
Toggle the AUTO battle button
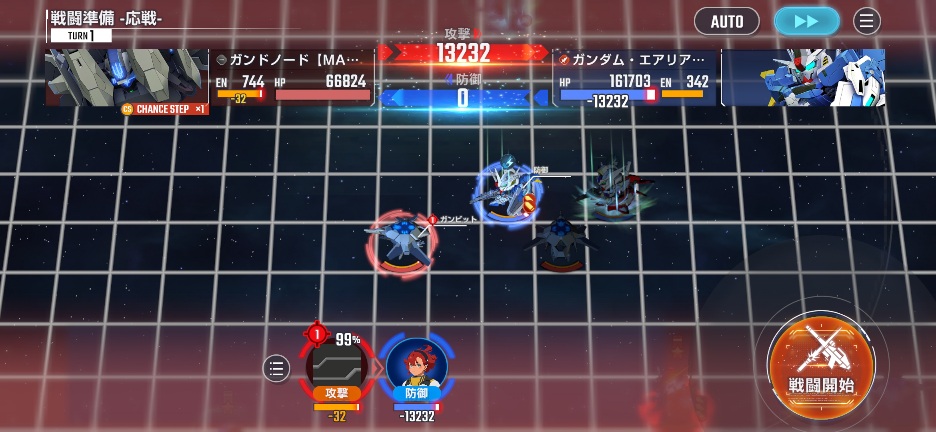click(727, 21)
